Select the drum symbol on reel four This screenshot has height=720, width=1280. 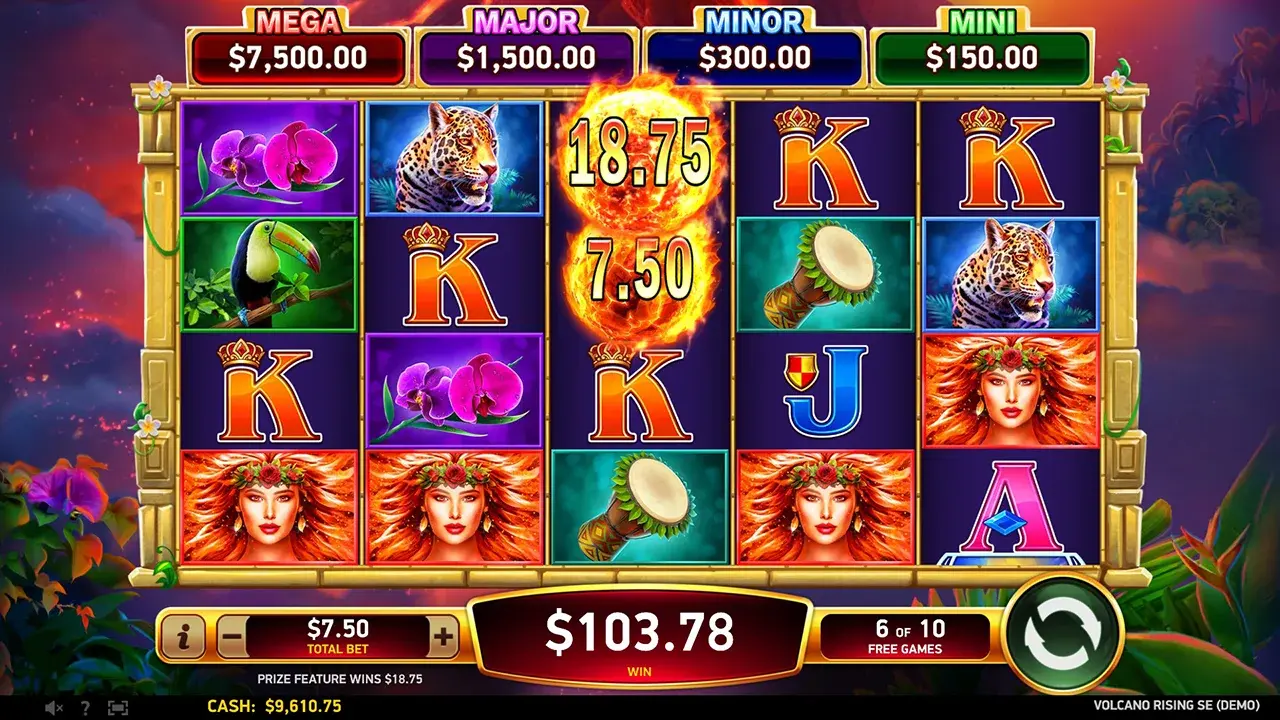(x=818, y=272)
